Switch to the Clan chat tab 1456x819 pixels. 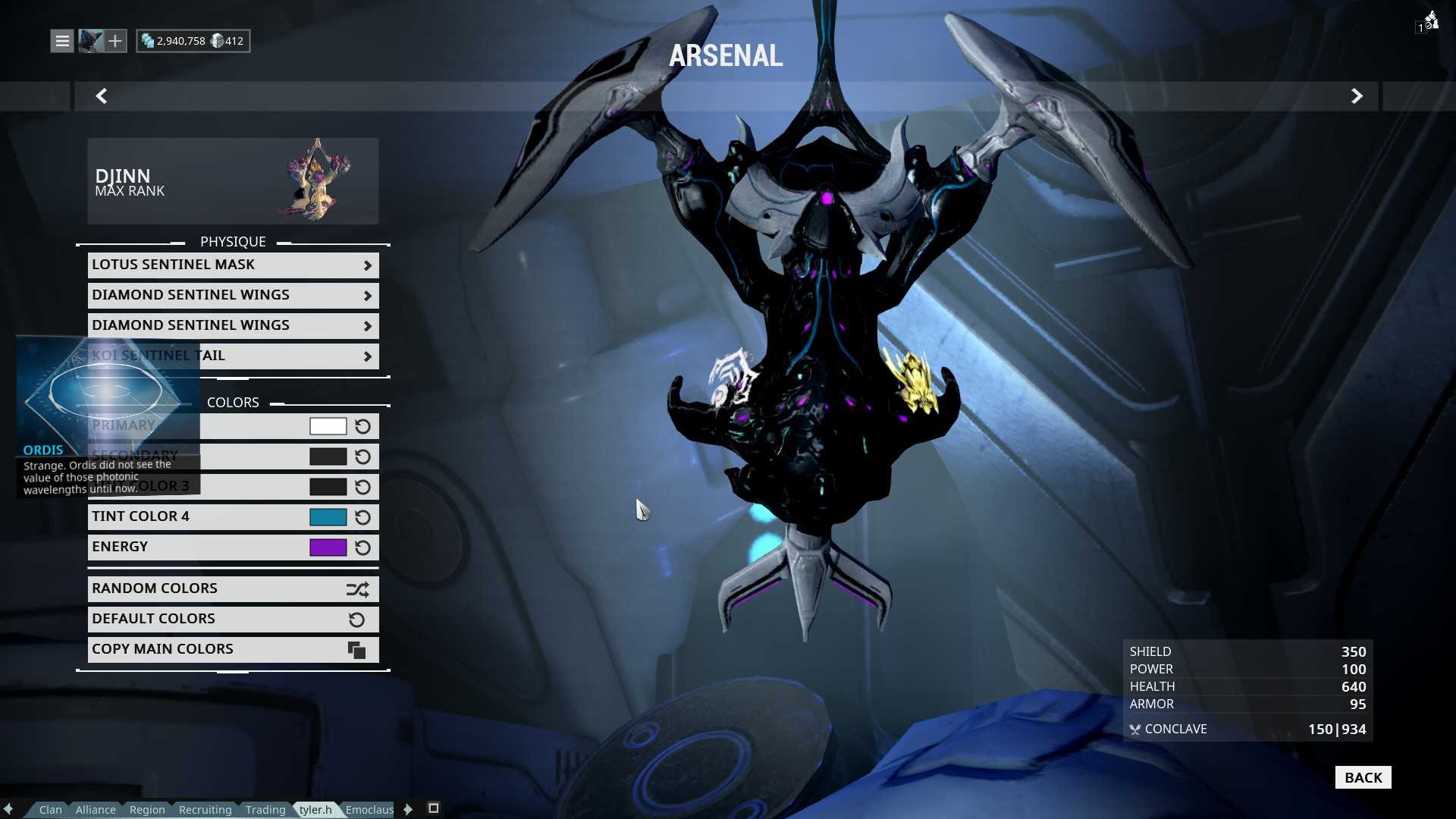[51, 809]
